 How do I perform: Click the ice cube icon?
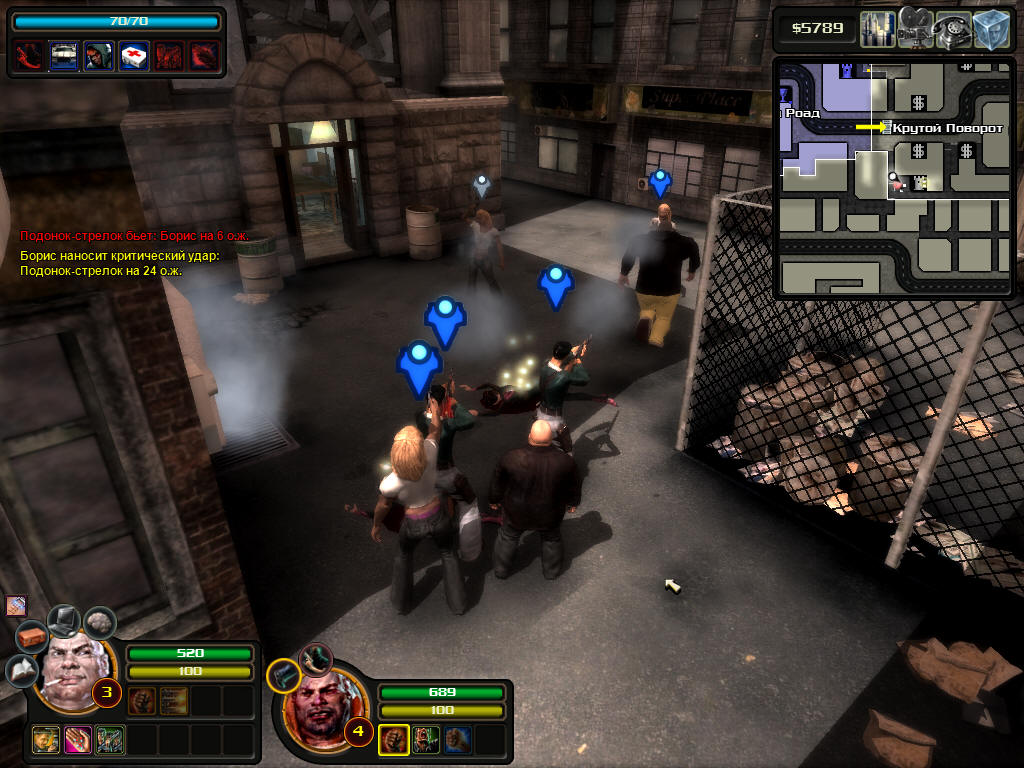tap(992, 29)
